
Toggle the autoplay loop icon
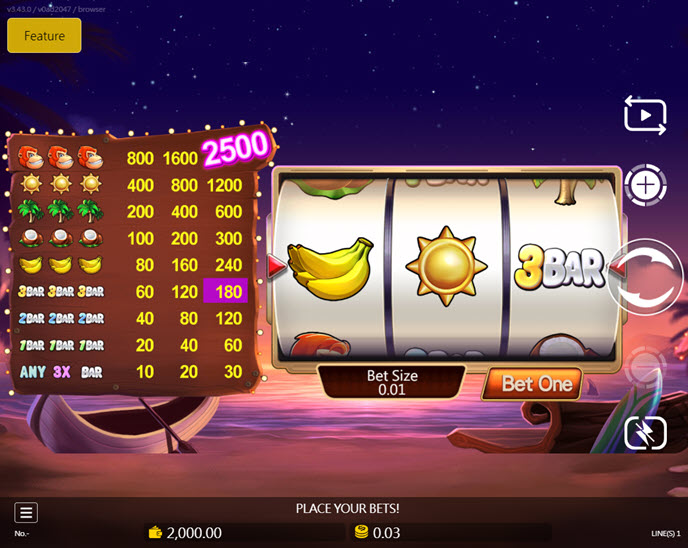pos(645,116)
